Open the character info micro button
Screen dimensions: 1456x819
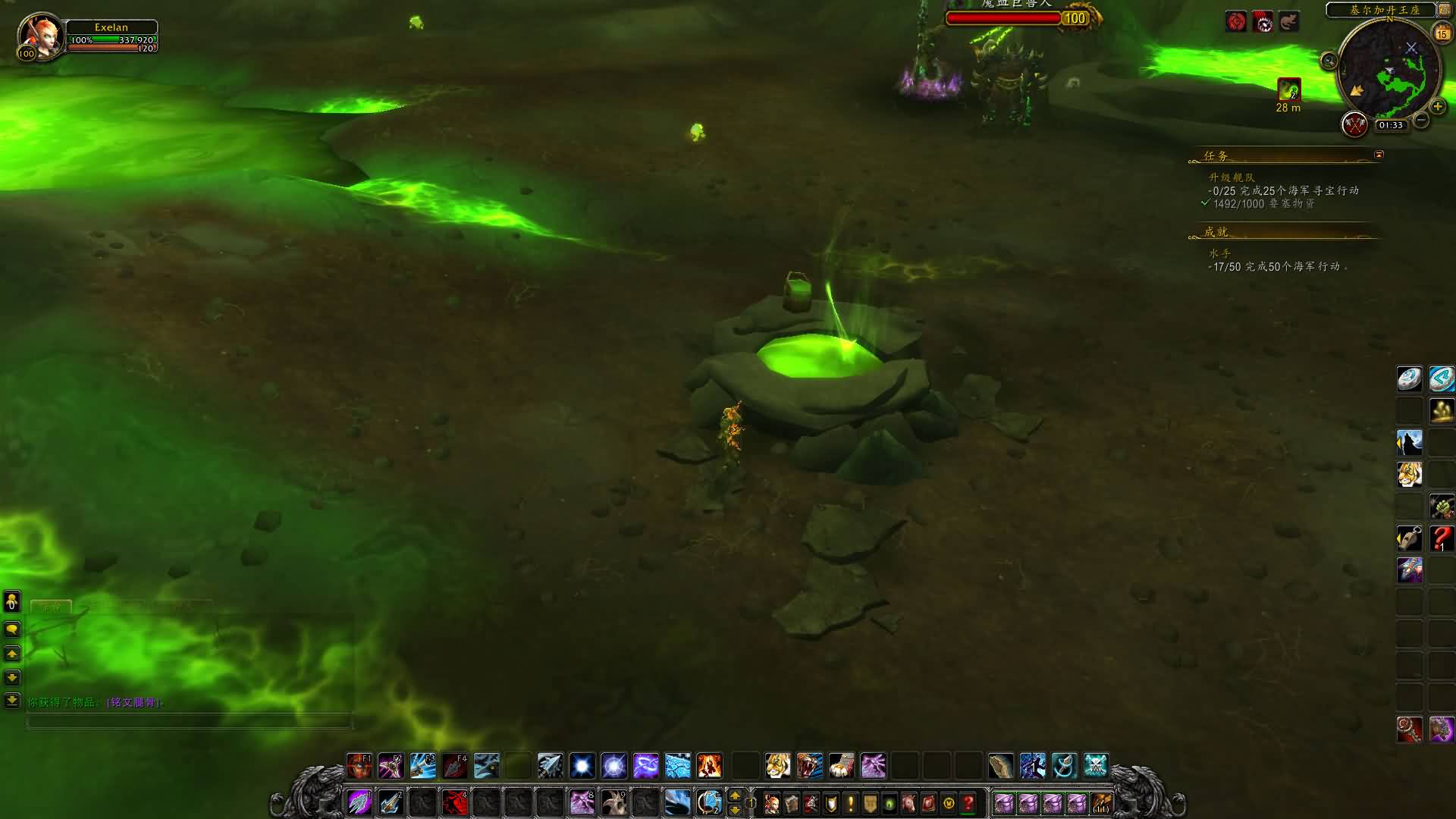tap(772, 803)
